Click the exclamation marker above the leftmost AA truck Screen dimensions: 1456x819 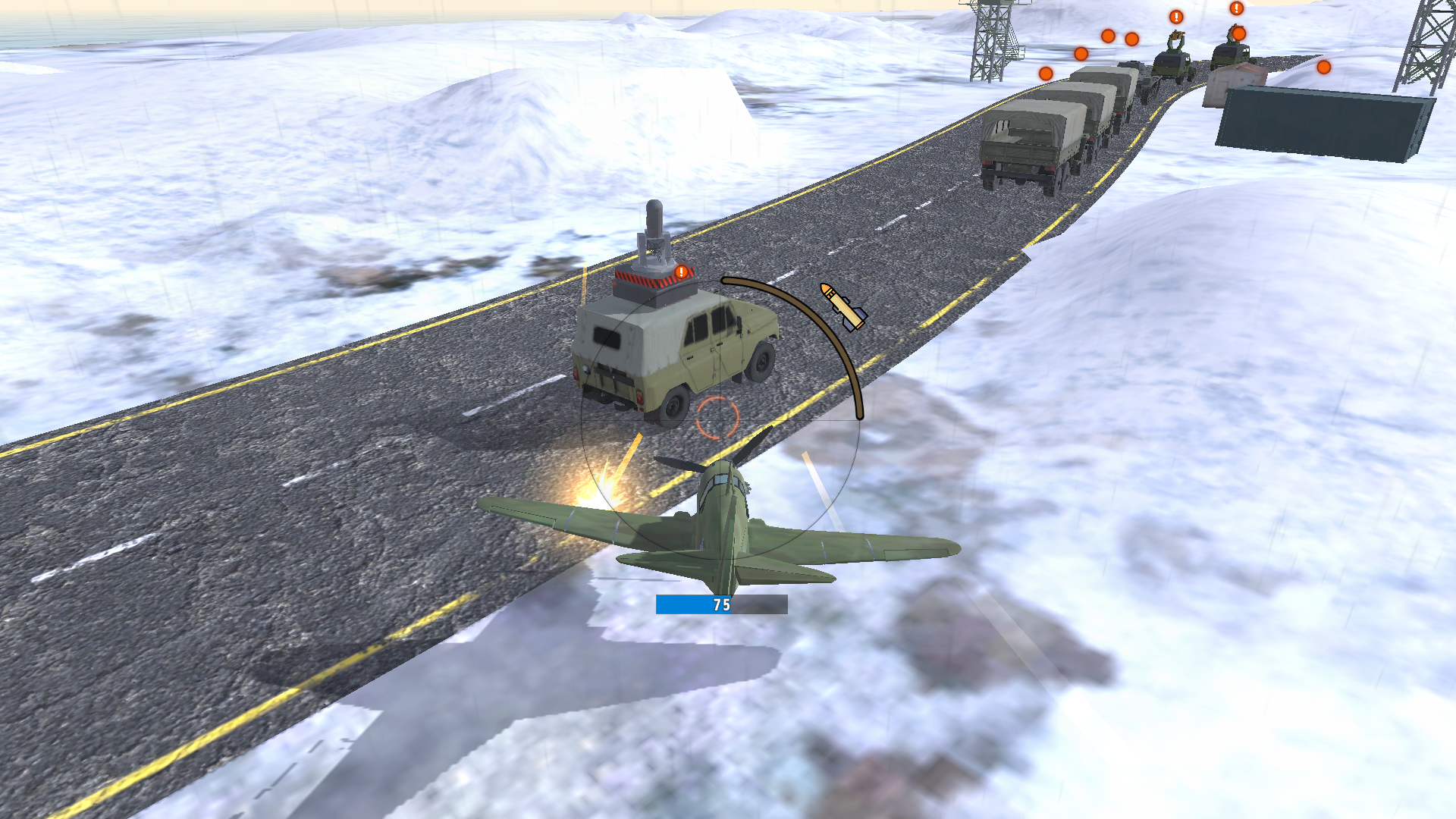pos(1176,16)
